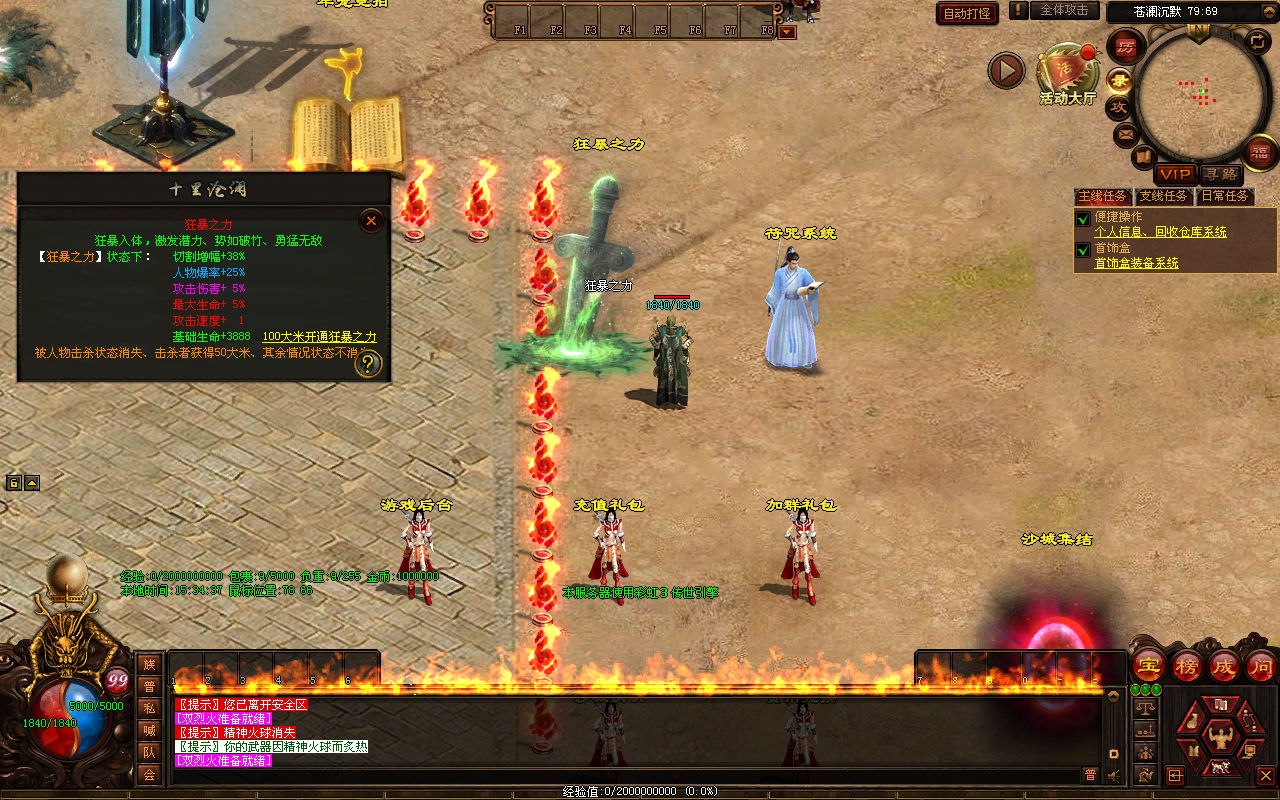Click the red X button at bottom right
The image size is (1280, 800).
pyautogui.click(x=1265, y=775)
